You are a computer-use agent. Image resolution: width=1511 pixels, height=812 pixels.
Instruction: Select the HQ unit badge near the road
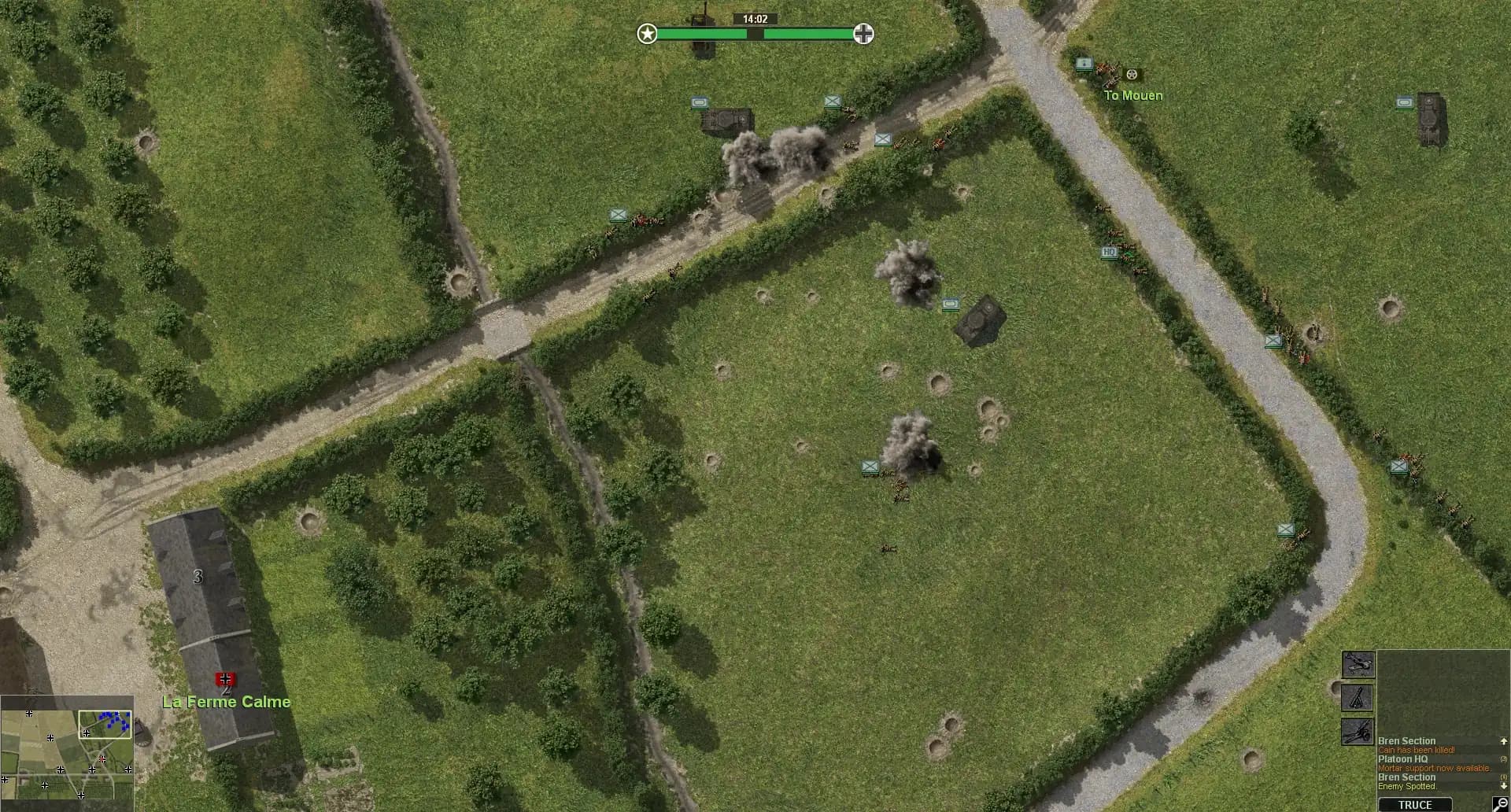[1109, 250]
